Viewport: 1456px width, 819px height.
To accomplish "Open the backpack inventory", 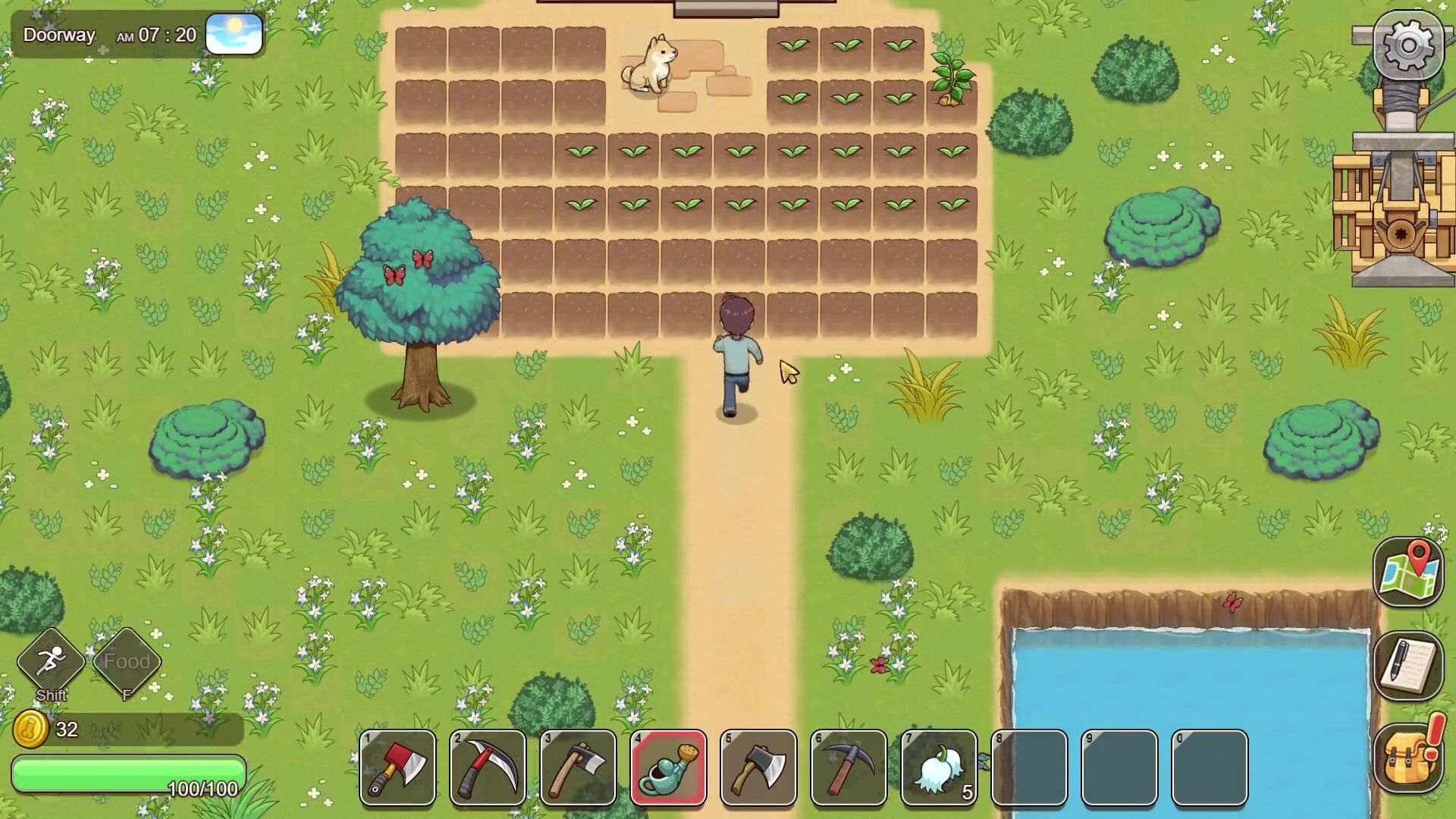I will pos(1407,758).
